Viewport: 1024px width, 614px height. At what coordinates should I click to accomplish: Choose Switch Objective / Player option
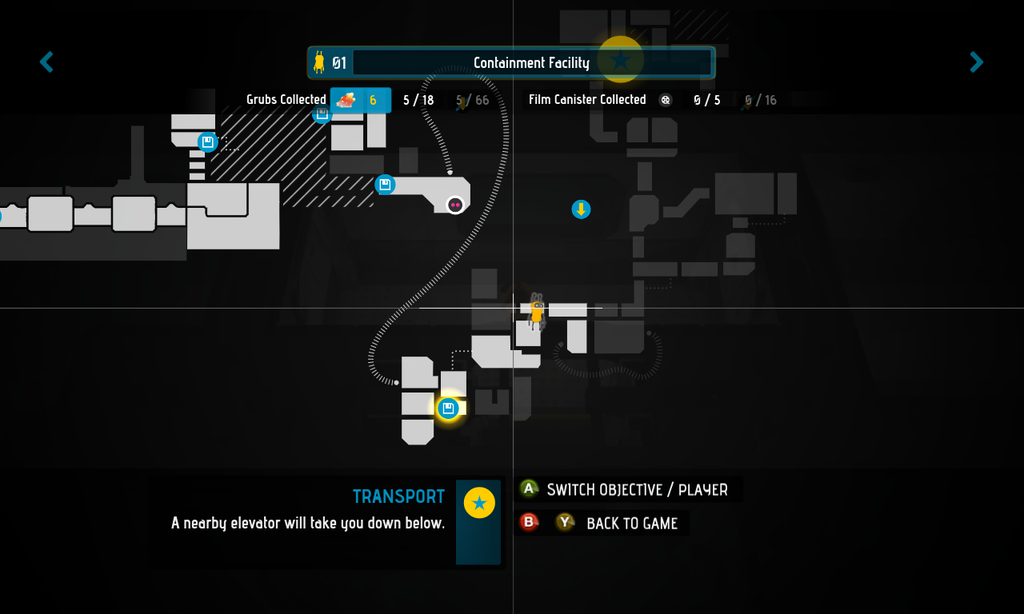[x=636, y=490]
